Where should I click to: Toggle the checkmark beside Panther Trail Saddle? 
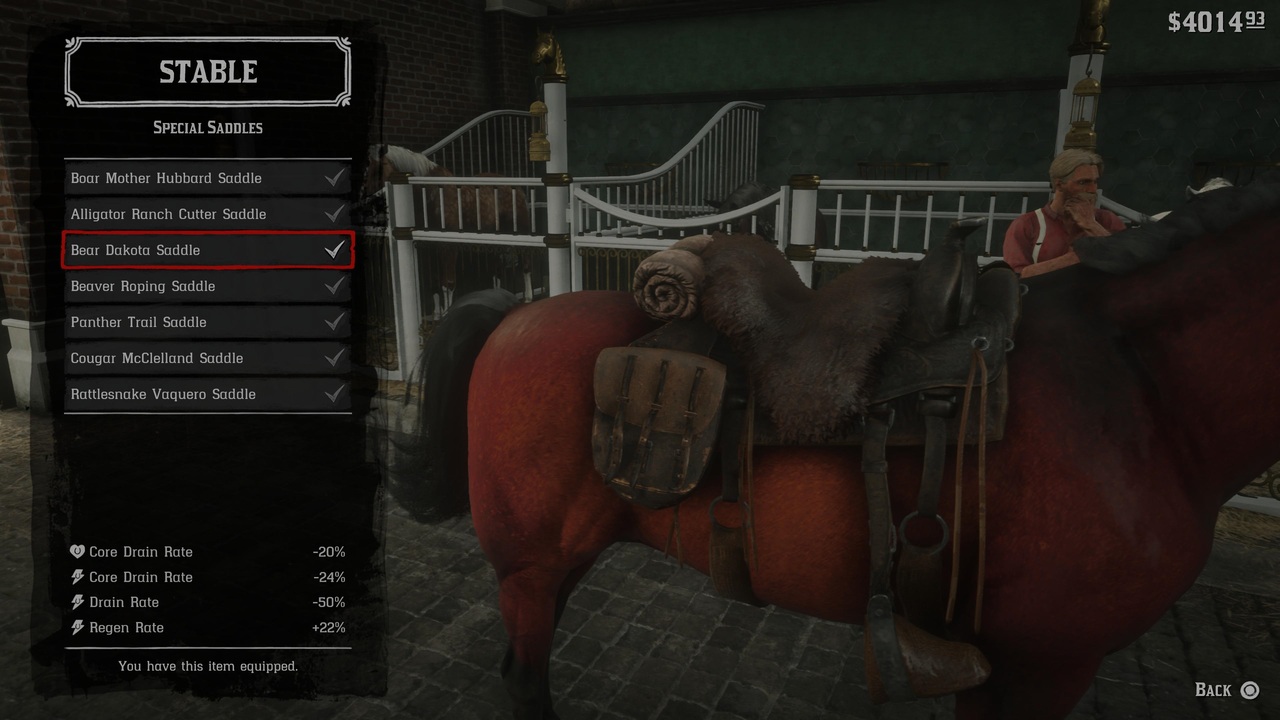coord(335,322)
